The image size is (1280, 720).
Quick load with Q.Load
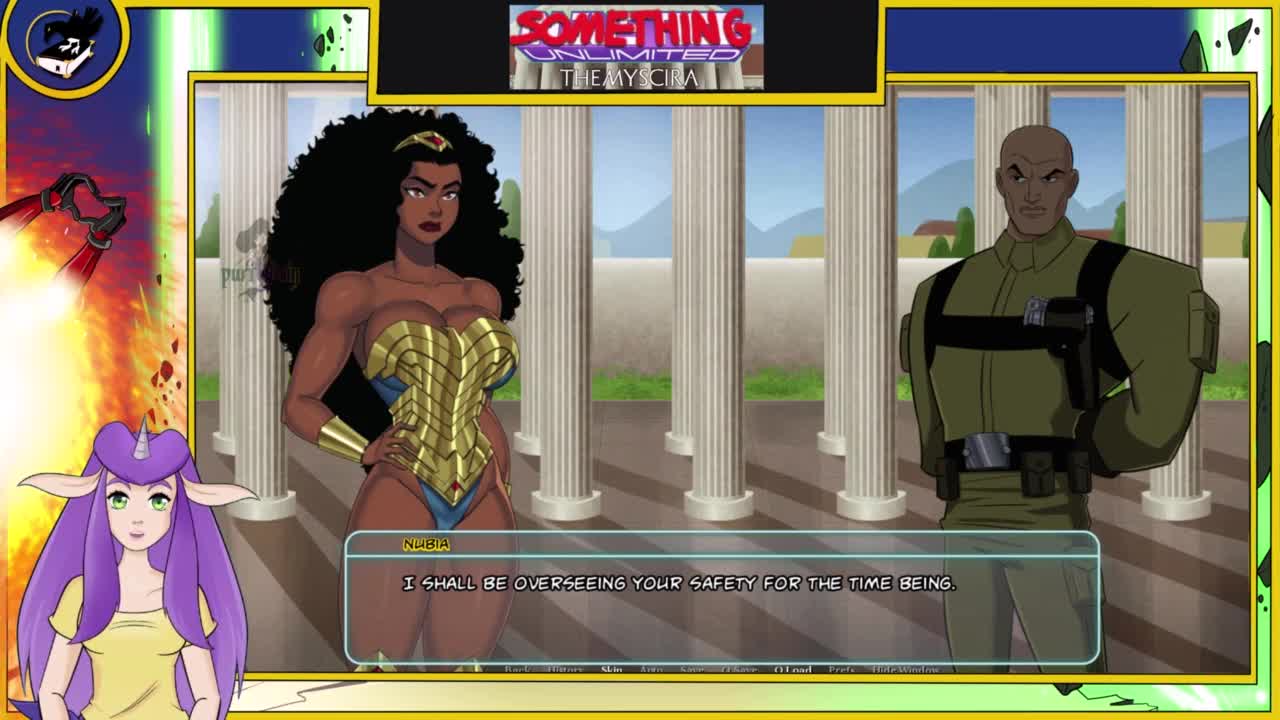(x=792, y=669)
